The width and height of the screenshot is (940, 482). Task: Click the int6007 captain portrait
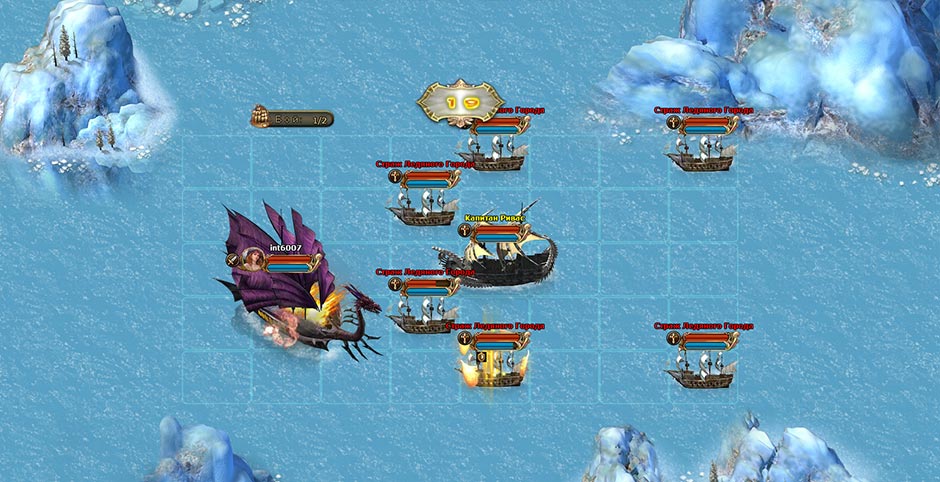click(253, 259)
